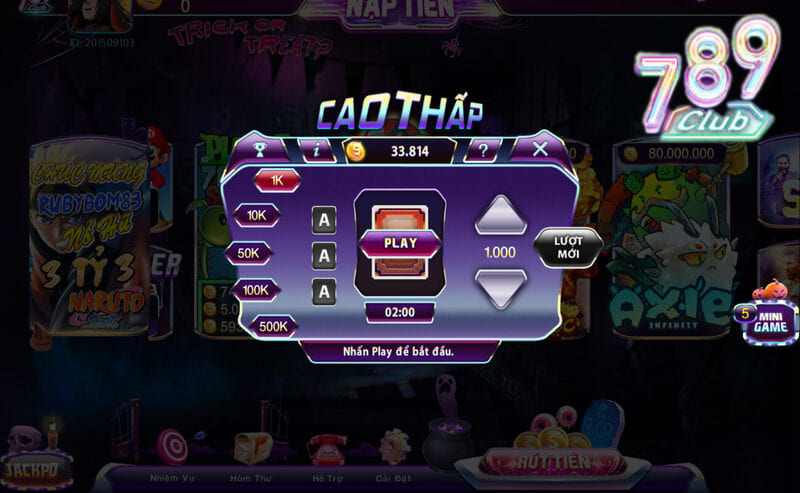Open the question mark help
This screenshot has height=493, width=800.
483,151
